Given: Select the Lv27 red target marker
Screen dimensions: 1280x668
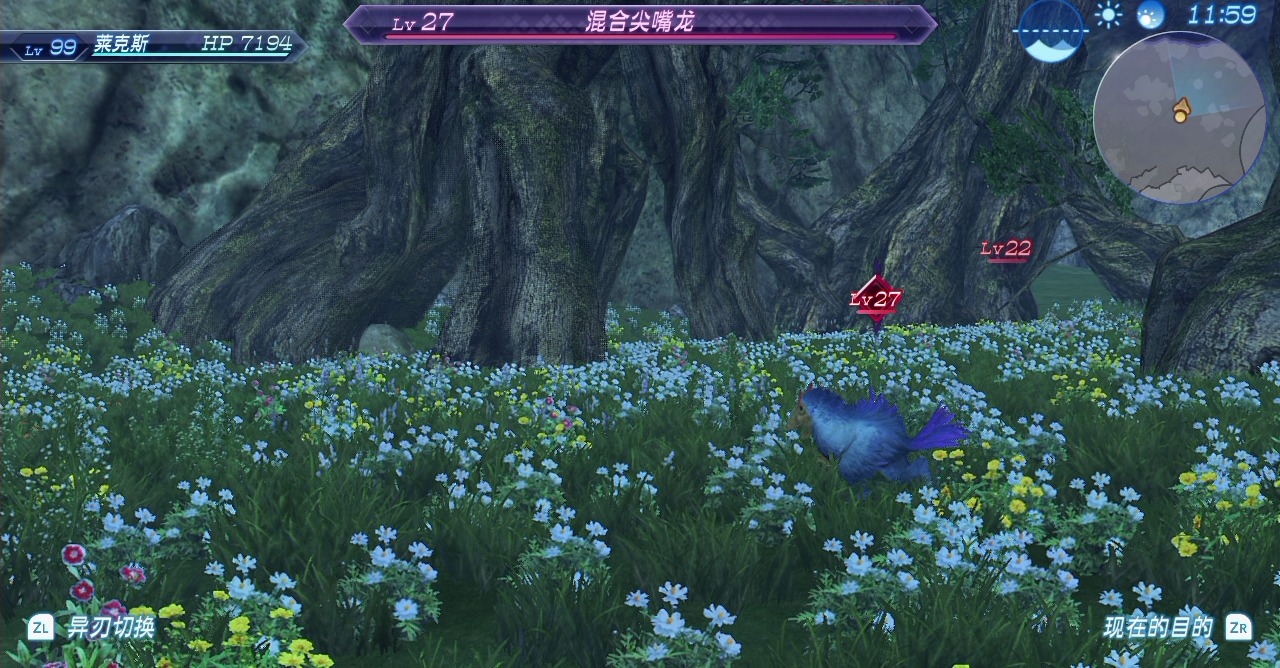Looking at the screenshot, I should click(x=876, y=299).
